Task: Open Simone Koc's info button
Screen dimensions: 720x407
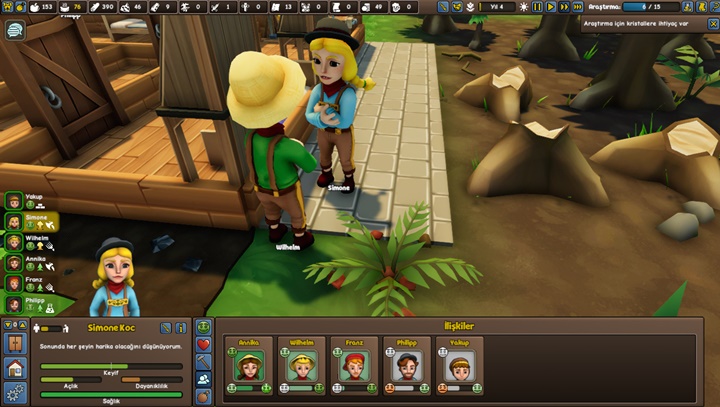Action: pyautogui.click(x=180, y=327)
